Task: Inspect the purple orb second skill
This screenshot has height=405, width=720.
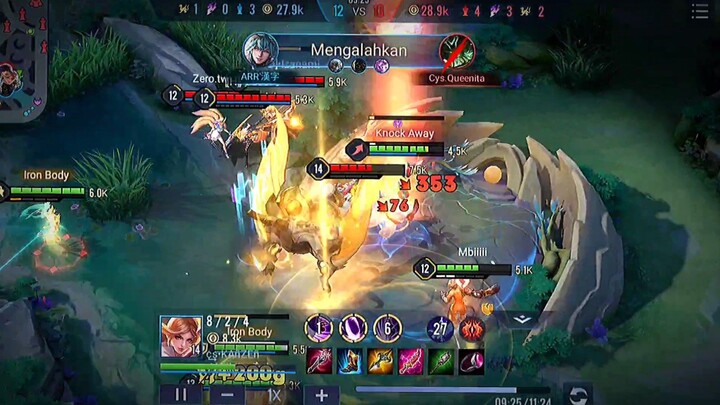Action: click(353, 328)
